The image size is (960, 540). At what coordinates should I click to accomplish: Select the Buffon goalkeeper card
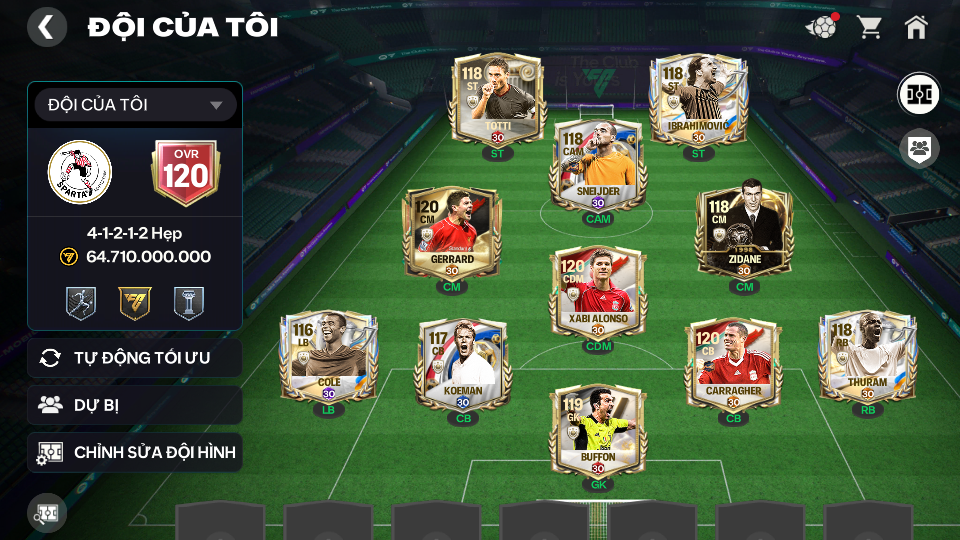point(597,431)
